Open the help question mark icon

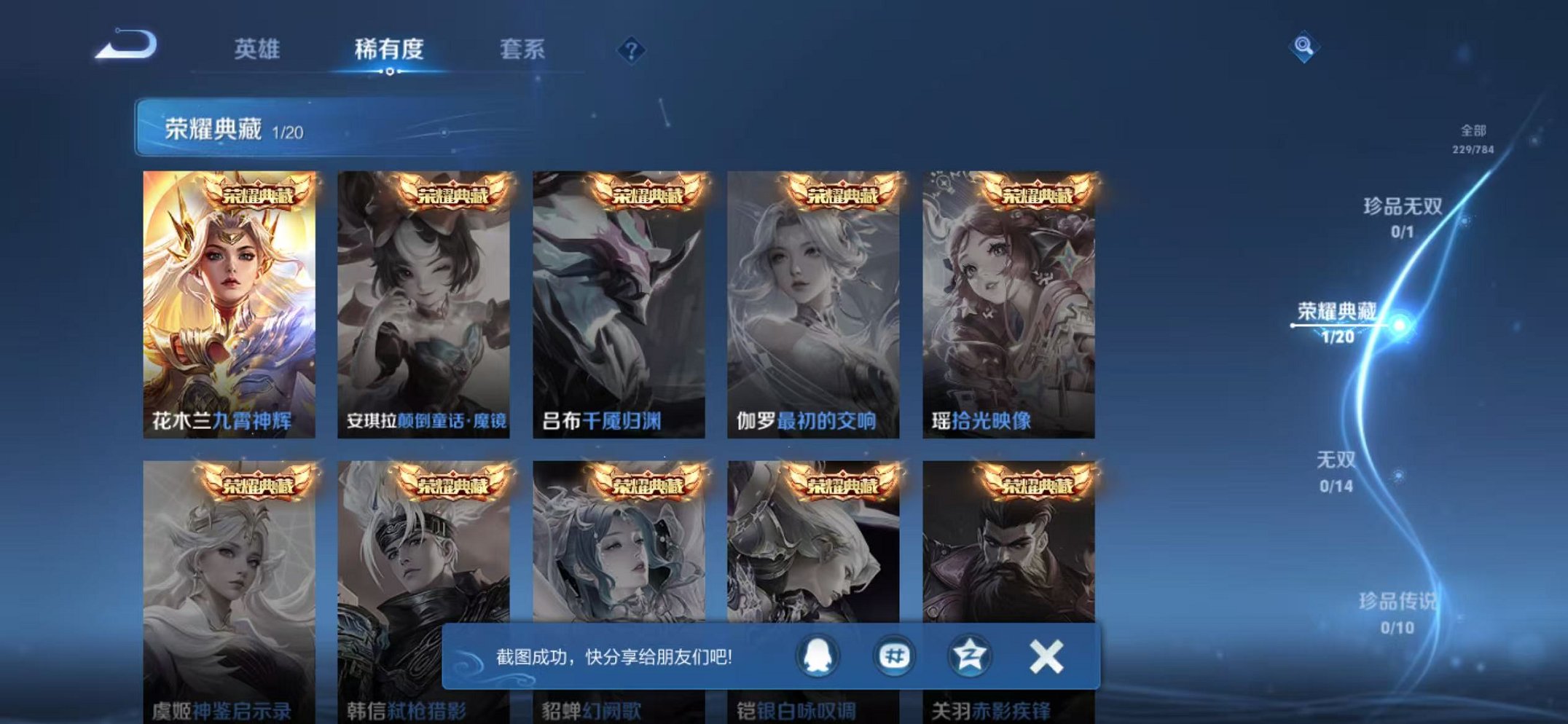point(631,50)
